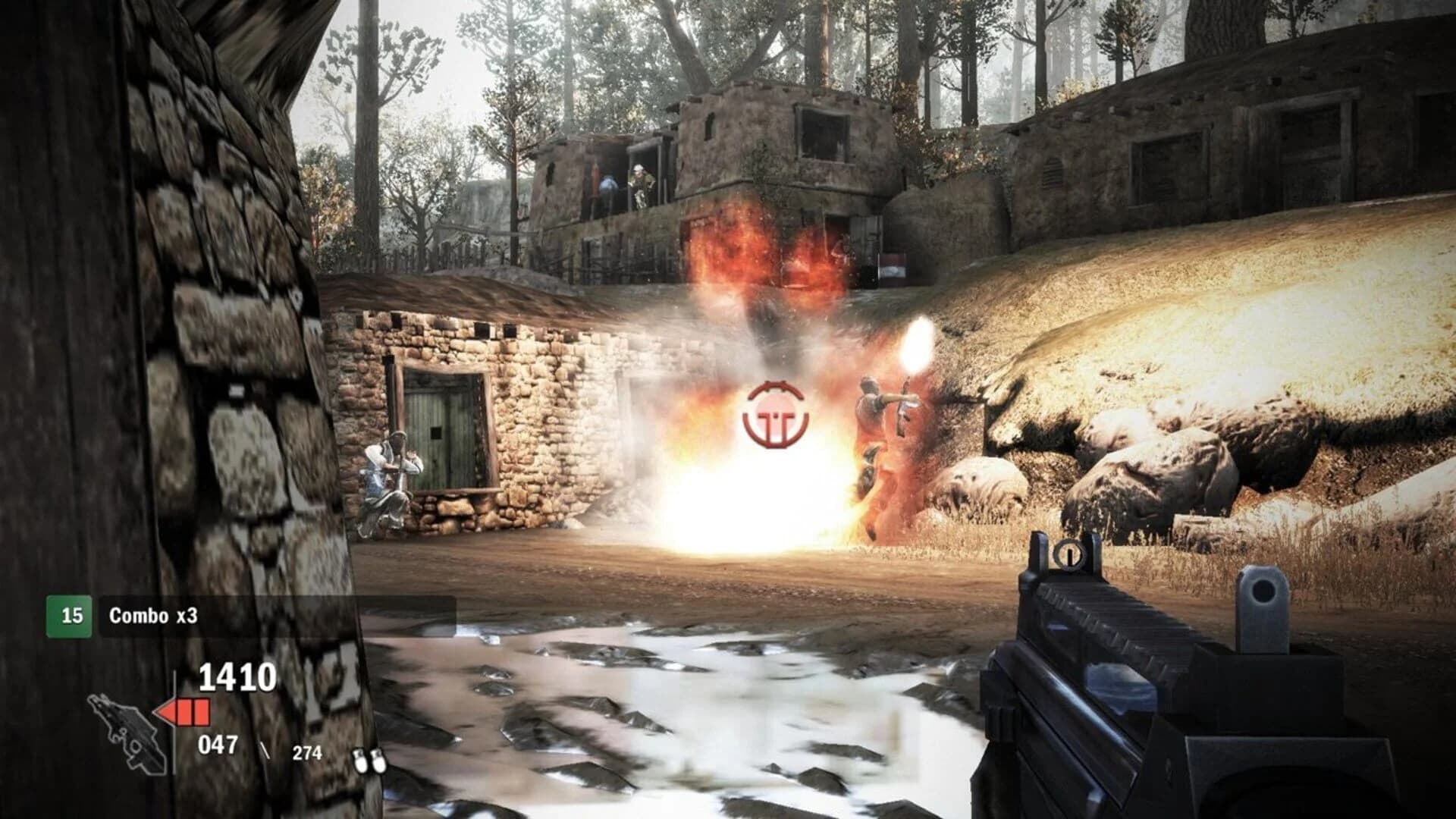The image size is (1456, 819).
Task: Click the first red health segment bar
Action: (184, 712)
